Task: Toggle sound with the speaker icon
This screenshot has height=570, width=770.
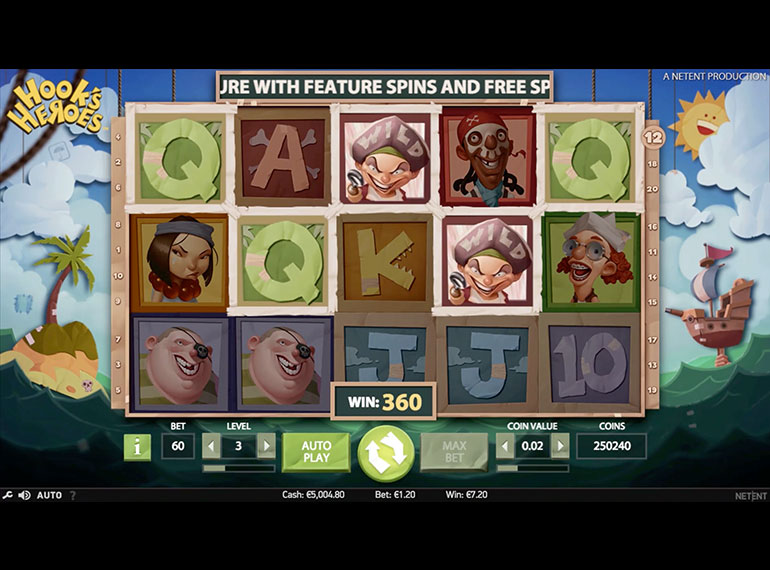Action: (x=24, y=495)
